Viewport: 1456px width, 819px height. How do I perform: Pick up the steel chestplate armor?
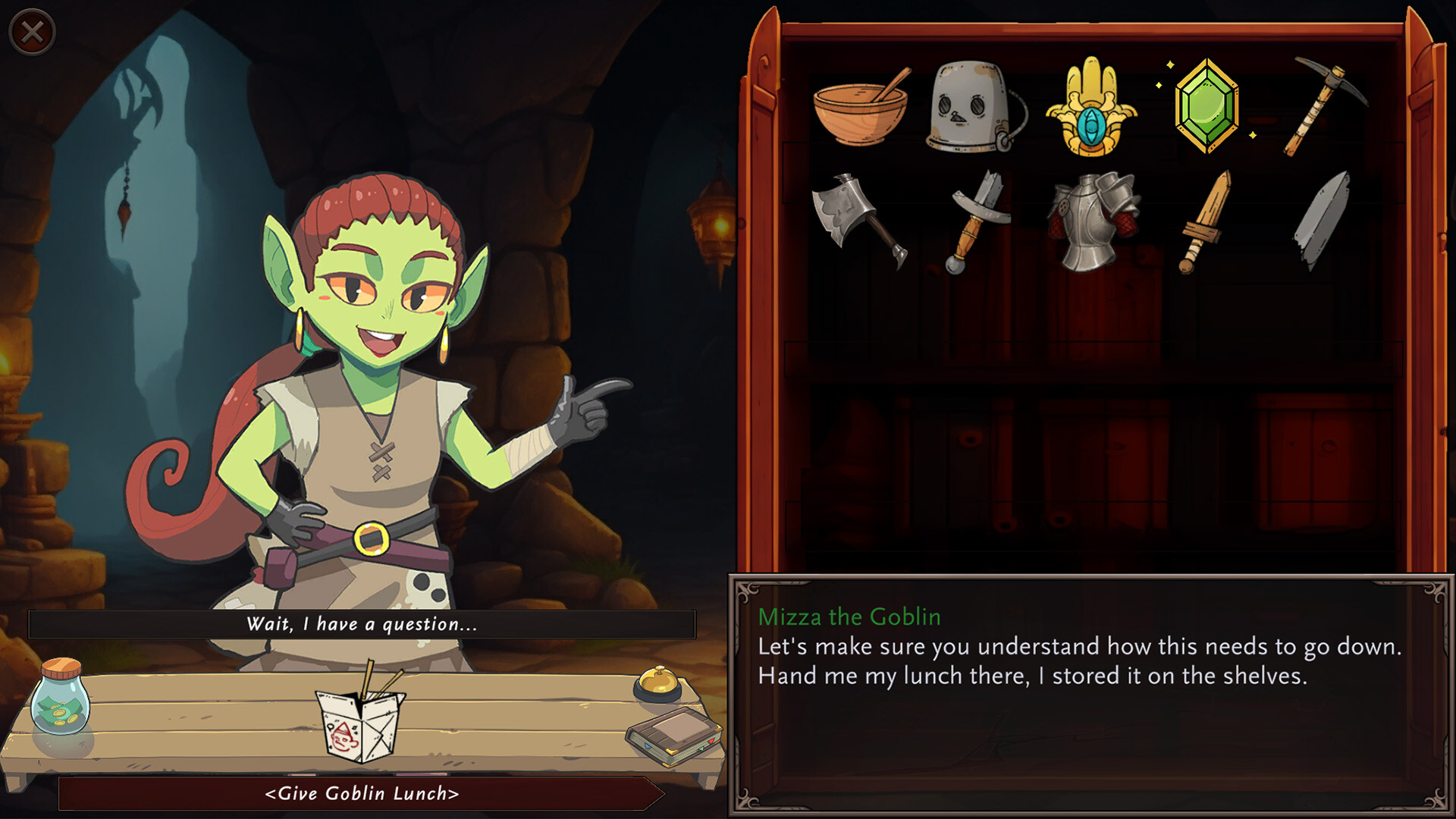[1088, 224]
